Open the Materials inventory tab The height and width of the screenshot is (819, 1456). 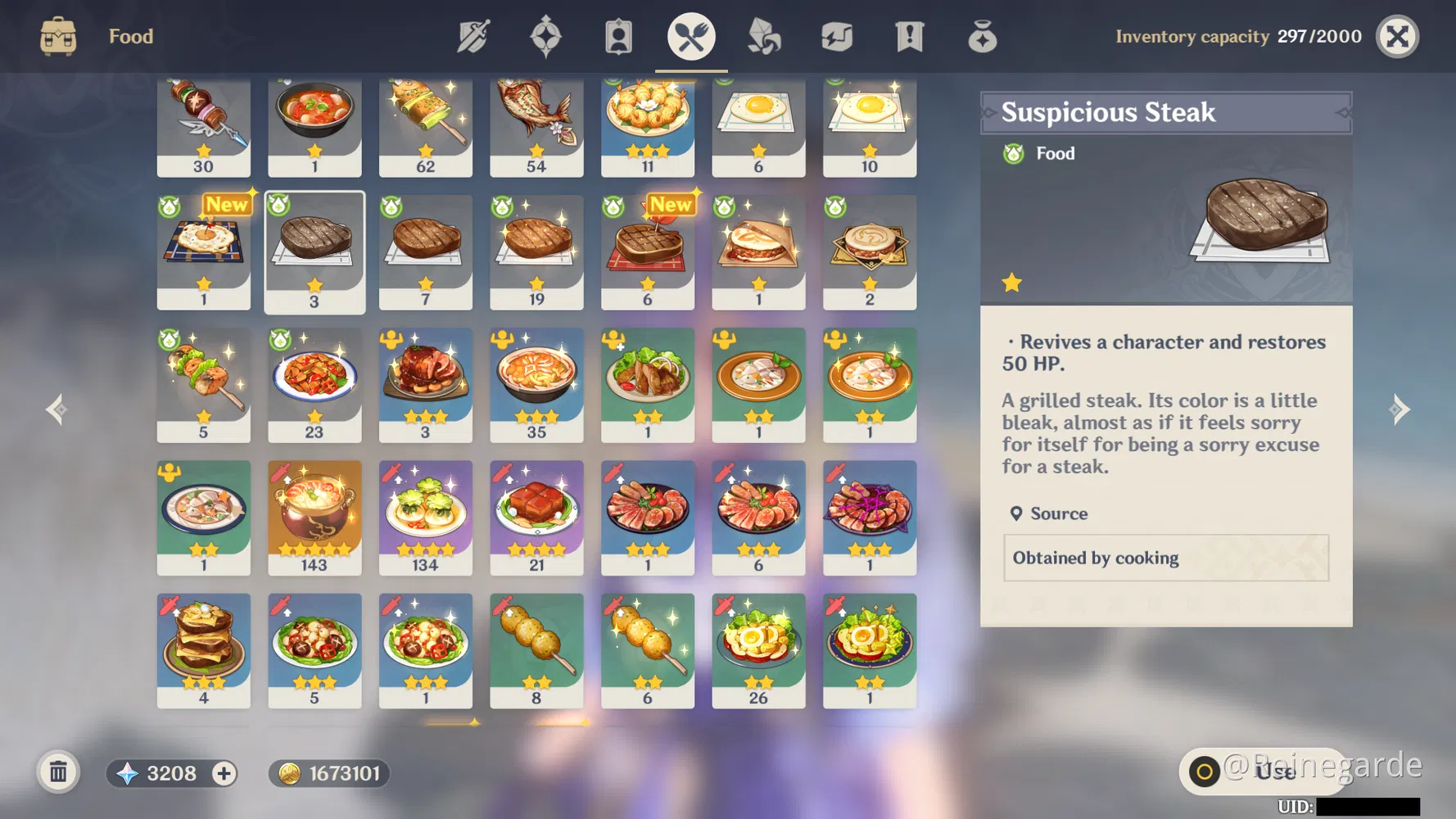coord(763,36)
